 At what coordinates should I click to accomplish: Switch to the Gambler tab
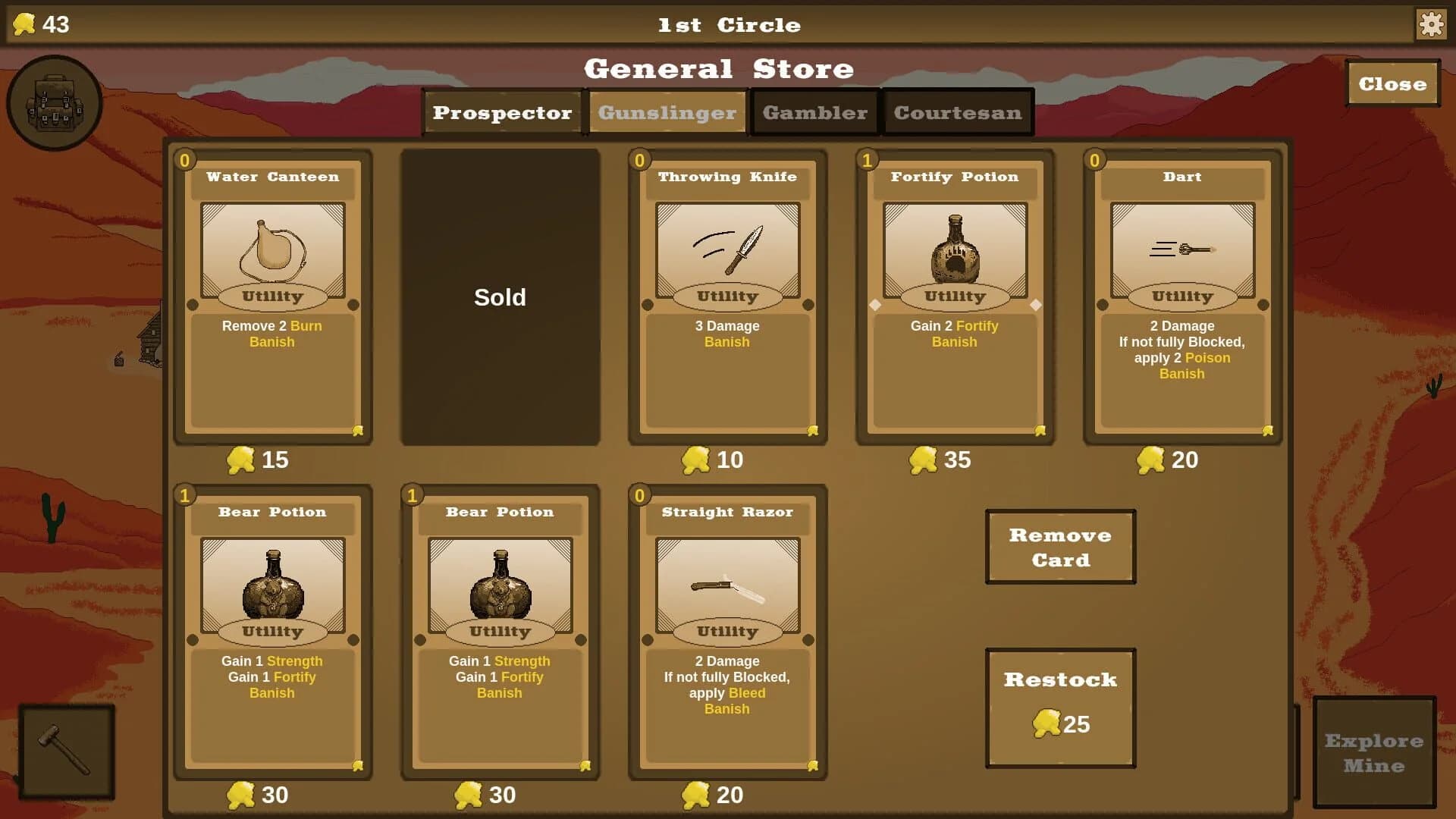point(814,112)
